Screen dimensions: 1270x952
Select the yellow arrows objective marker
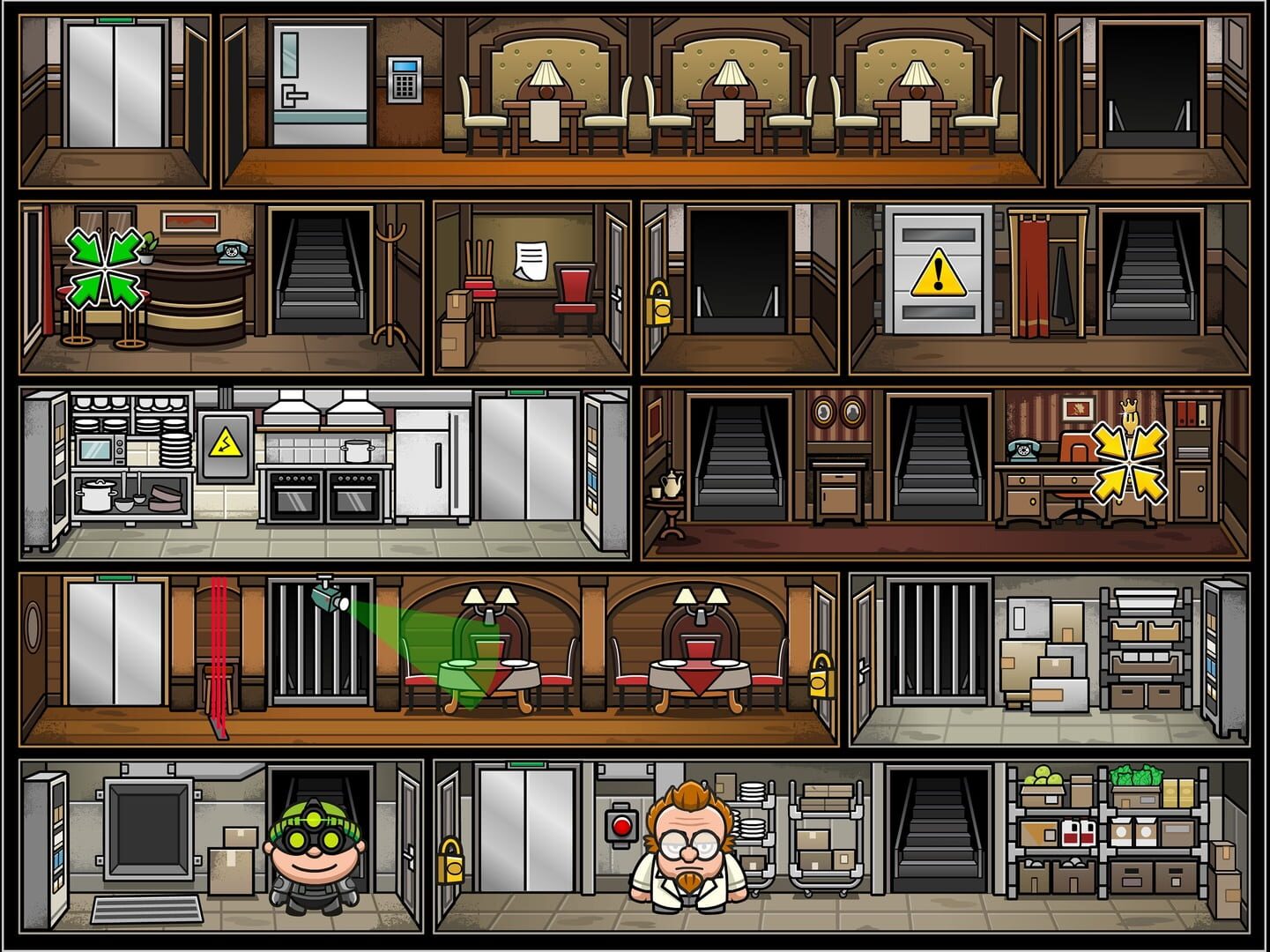pos(1128,460)
